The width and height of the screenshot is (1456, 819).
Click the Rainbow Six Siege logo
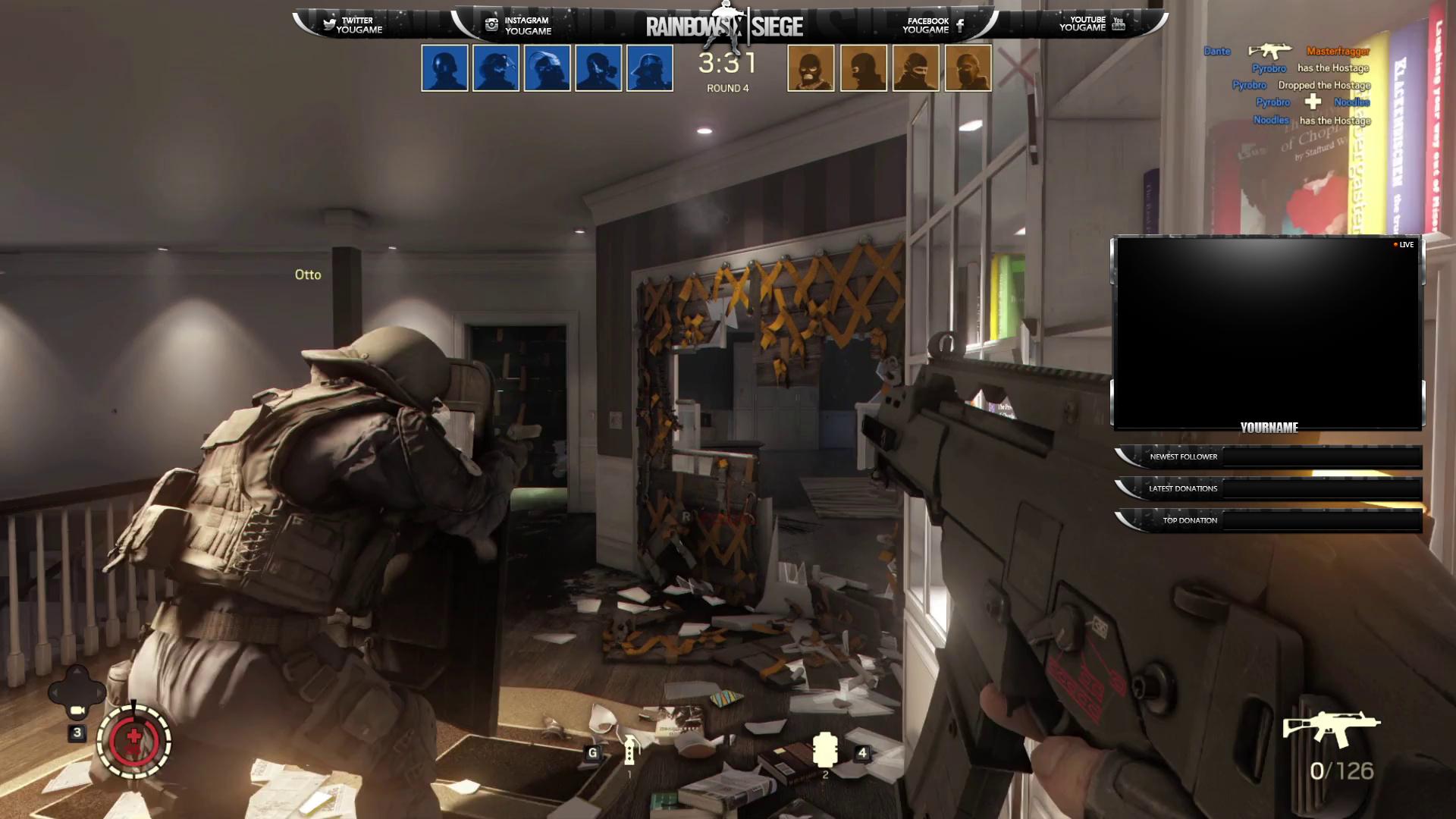click(724, 27)
